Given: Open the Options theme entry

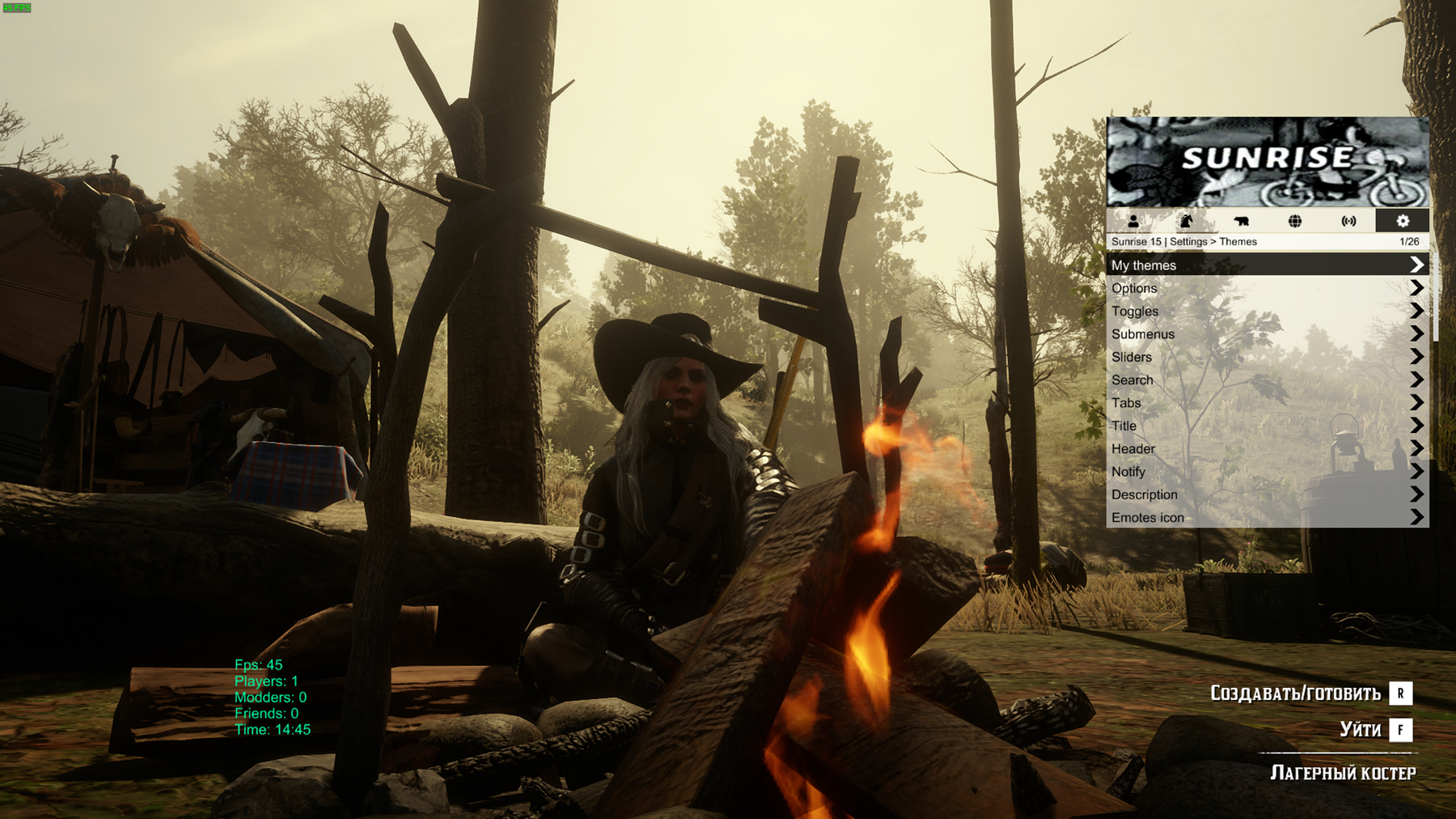Looking at the screenshot, I should click(x=1267, y=288).
